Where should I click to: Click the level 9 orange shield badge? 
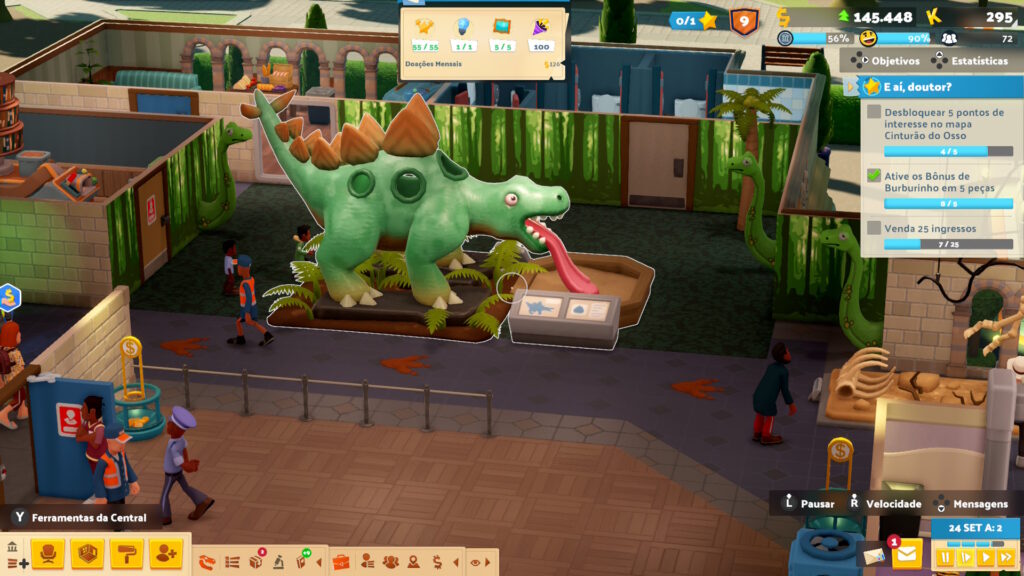[744, 20]
